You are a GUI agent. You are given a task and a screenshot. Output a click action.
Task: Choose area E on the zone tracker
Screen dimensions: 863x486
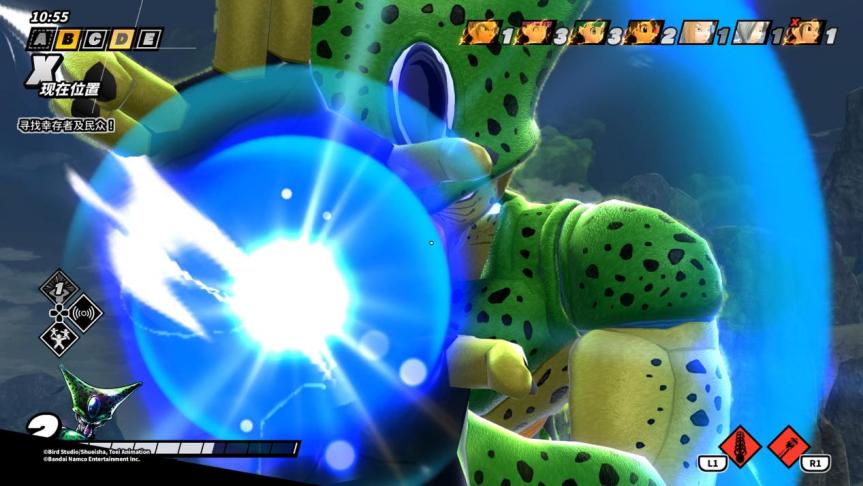point(147,40)
